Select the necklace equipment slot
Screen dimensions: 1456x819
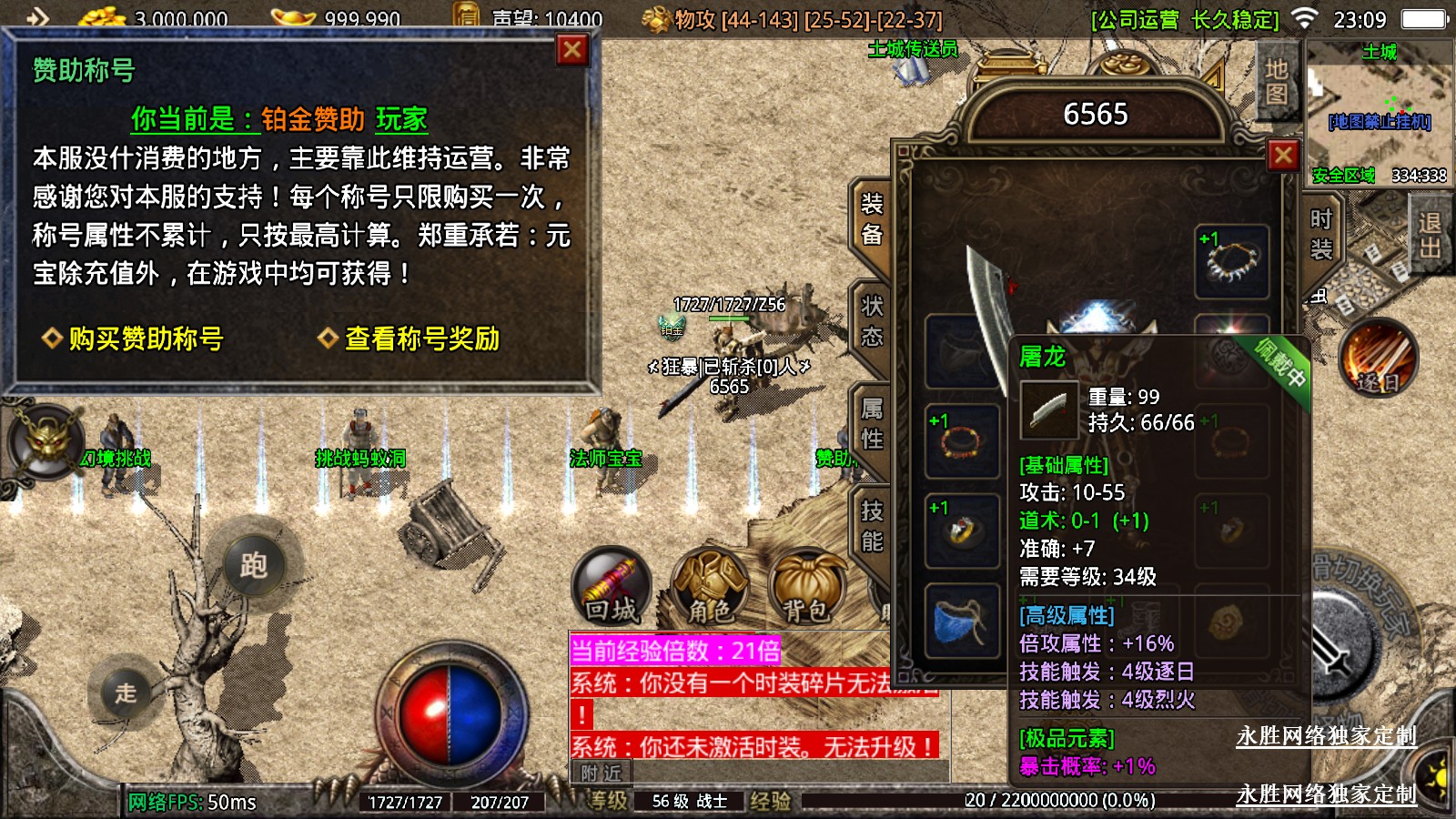(x=1232, y=261)
